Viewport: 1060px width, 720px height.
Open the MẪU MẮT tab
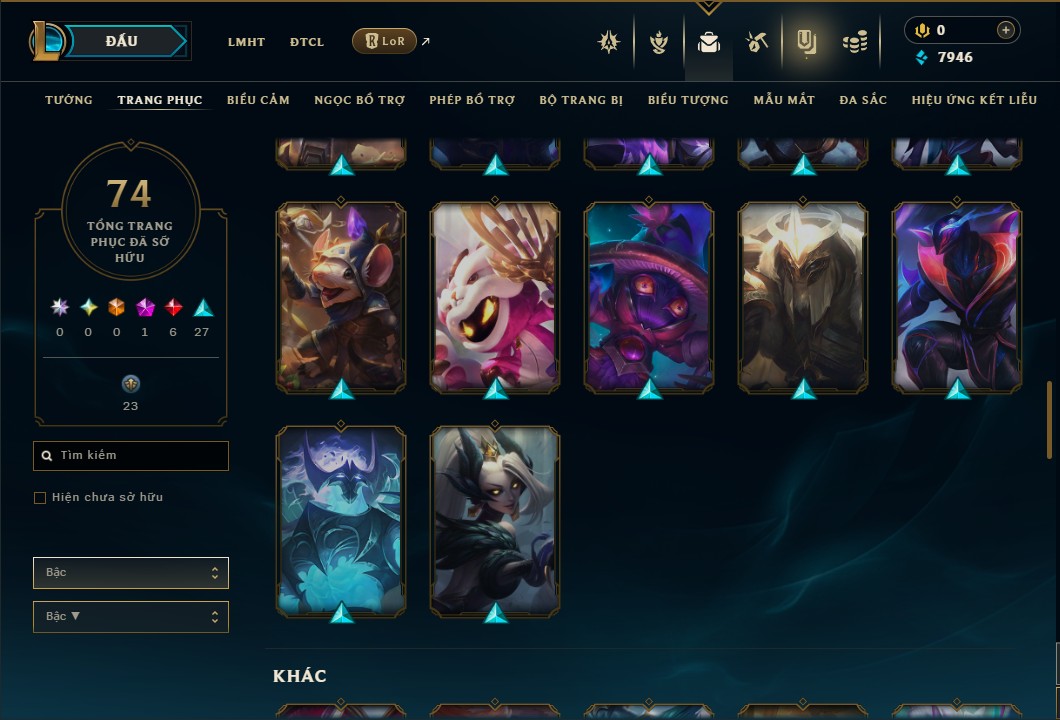click(784, 100)
